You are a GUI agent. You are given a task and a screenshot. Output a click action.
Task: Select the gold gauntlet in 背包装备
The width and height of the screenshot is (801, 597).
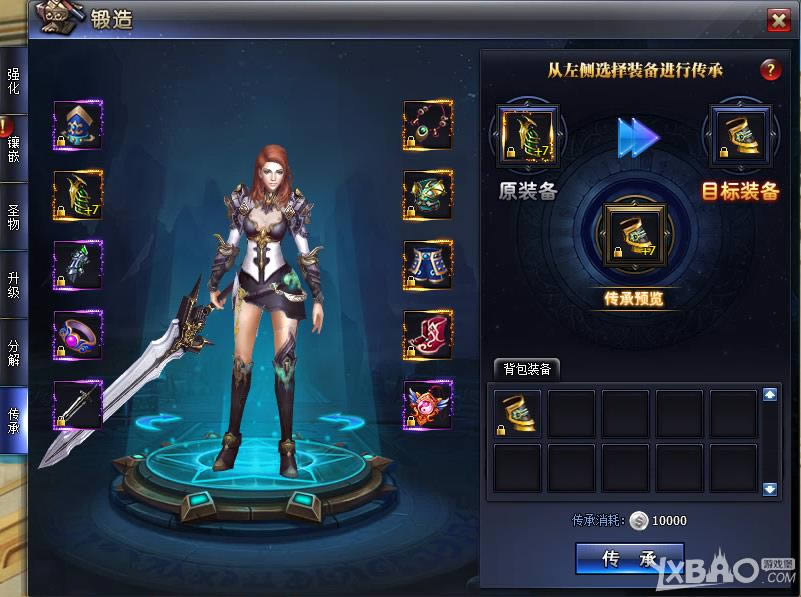click(518, 414)
